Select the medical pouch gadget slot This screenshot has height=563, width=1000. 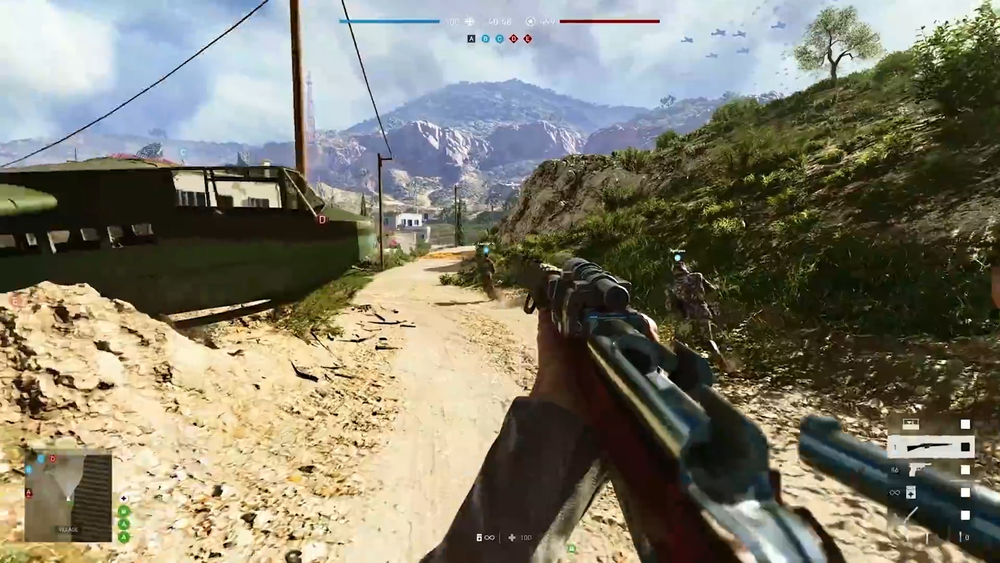[x=911, y=493]
